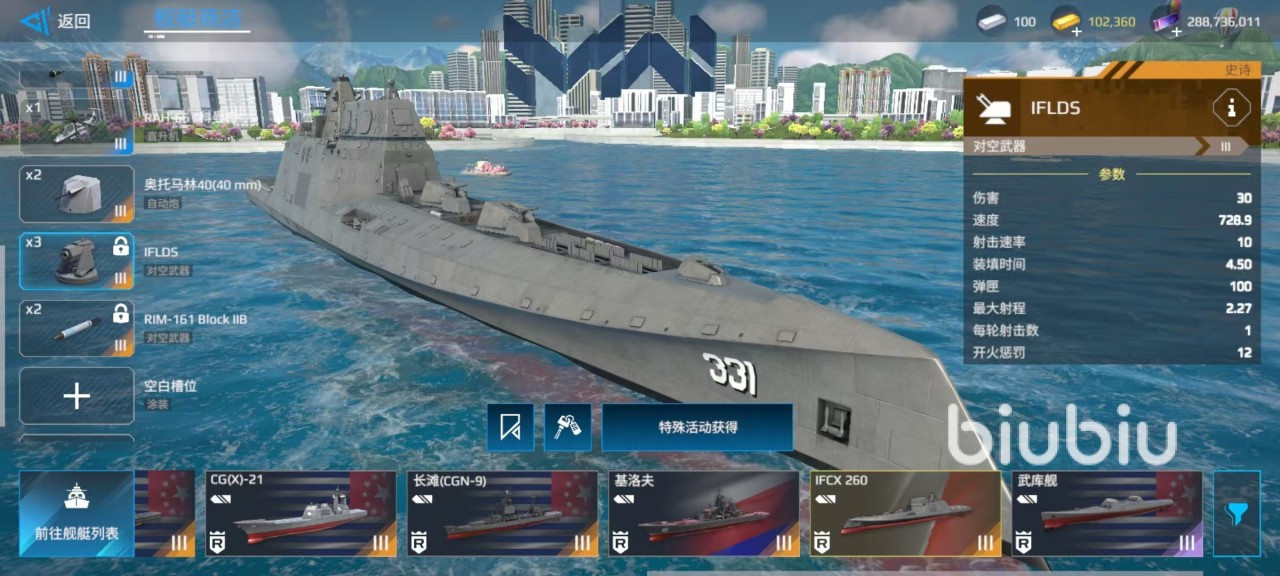Screen dimensions: 1280x576
Task: Select the RIM-161 Block IIB missile slot
Action: point(77,328)
